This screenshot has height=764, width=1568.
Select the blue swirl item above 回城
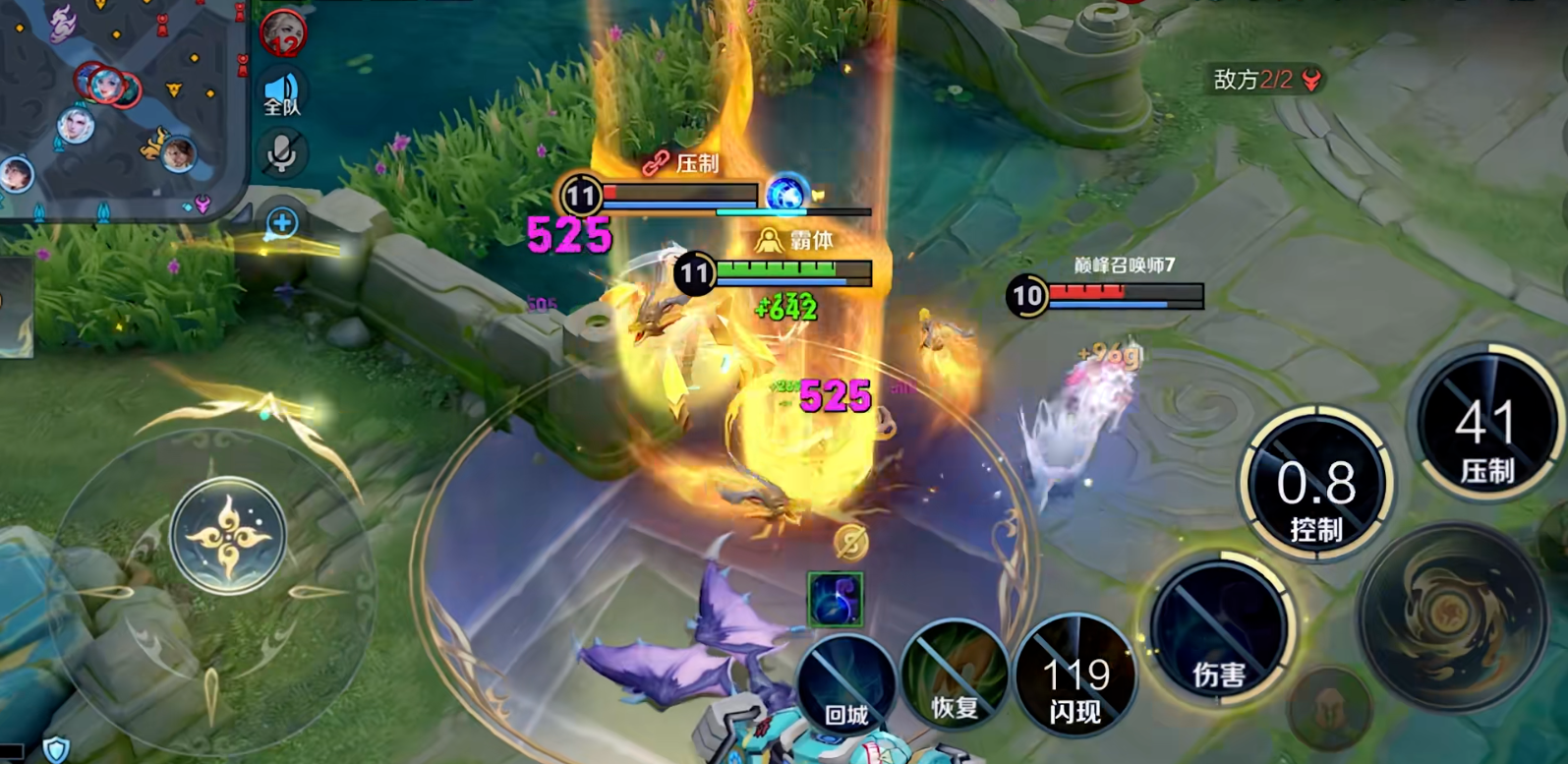point(835,598)
